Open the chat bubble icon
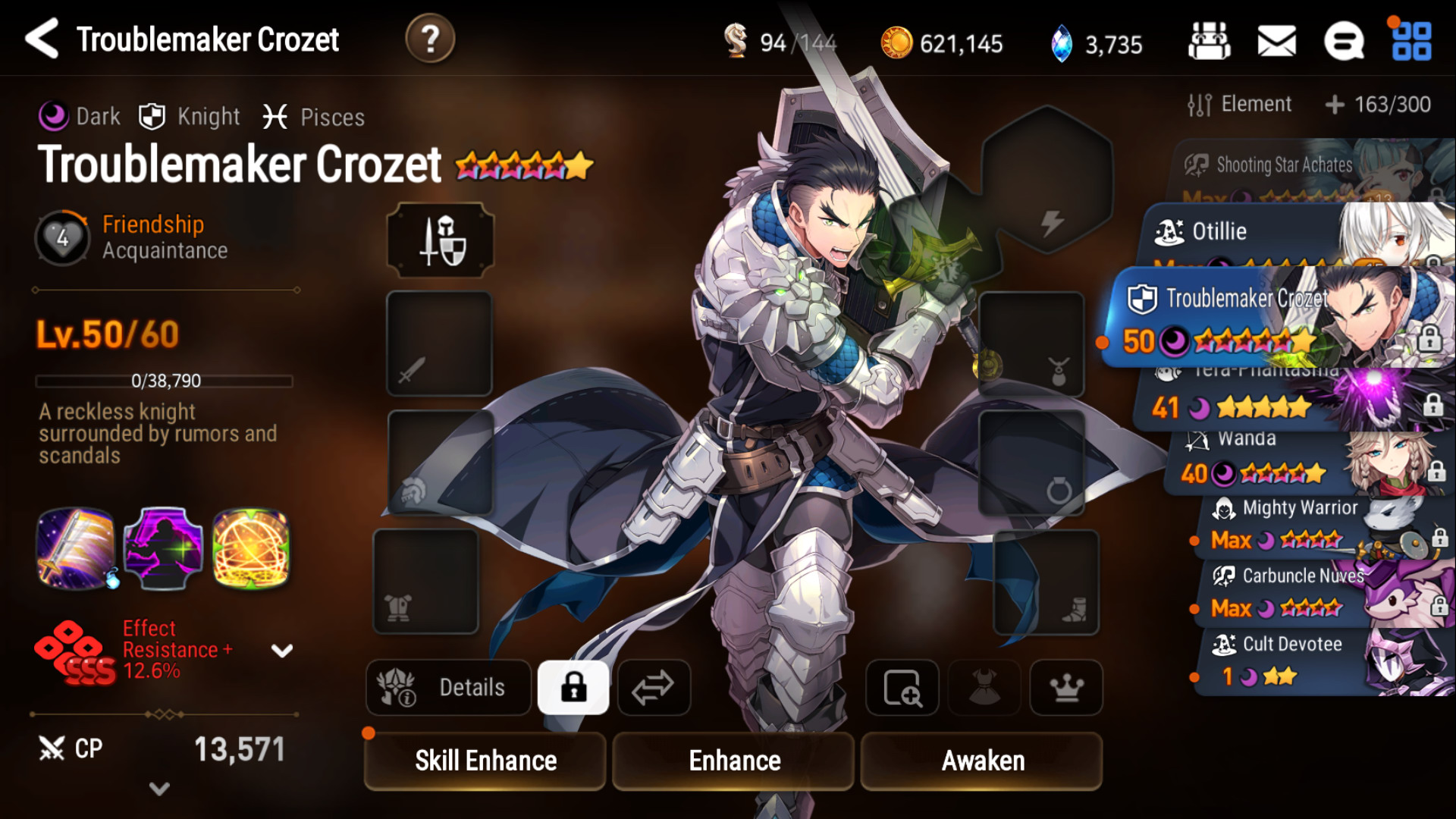The width and height of the screenshot is (1456, 819). tap(1343, 41)
